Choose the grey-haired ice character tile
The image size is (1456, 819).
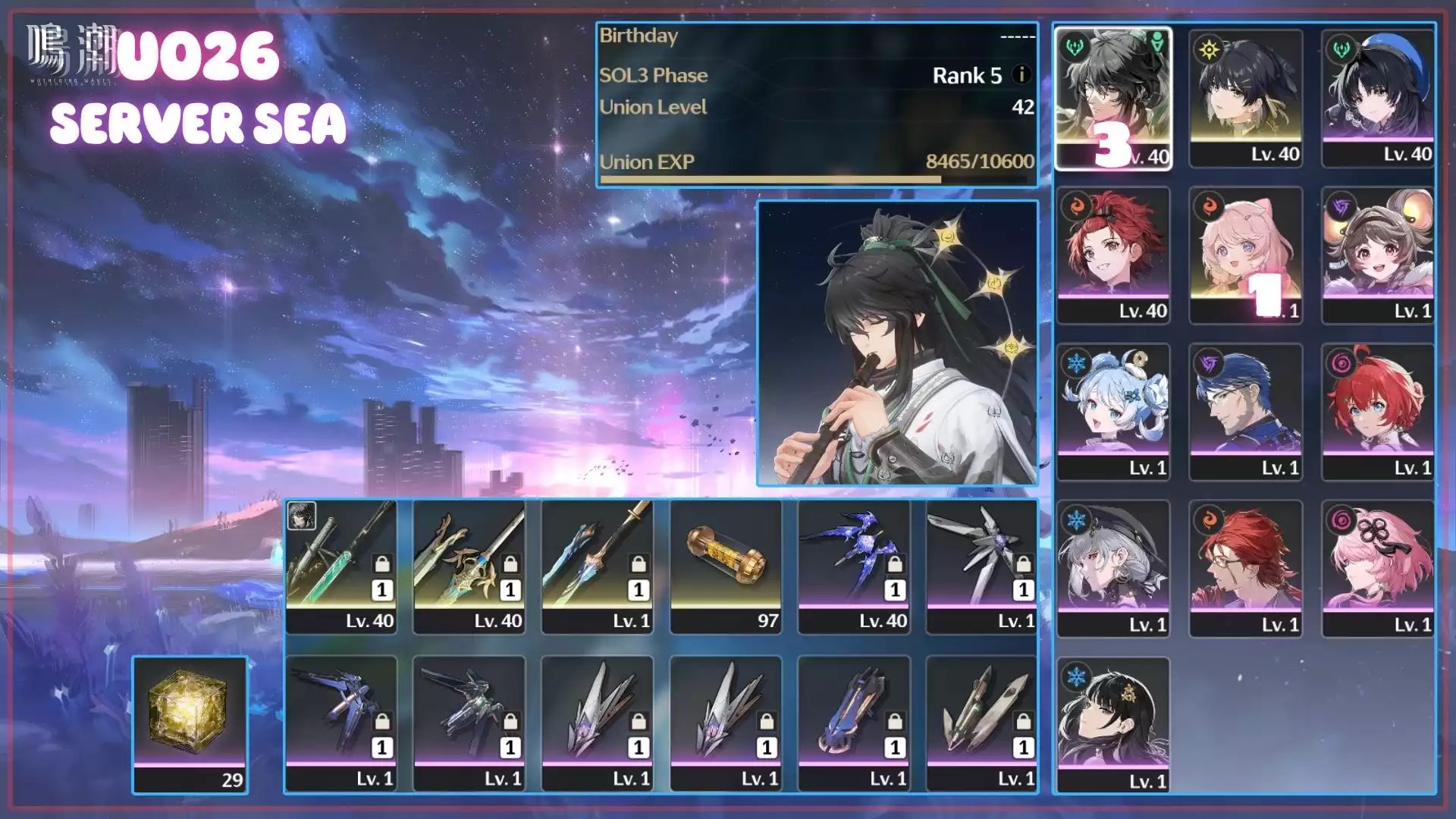click(x=1113, y=568)
